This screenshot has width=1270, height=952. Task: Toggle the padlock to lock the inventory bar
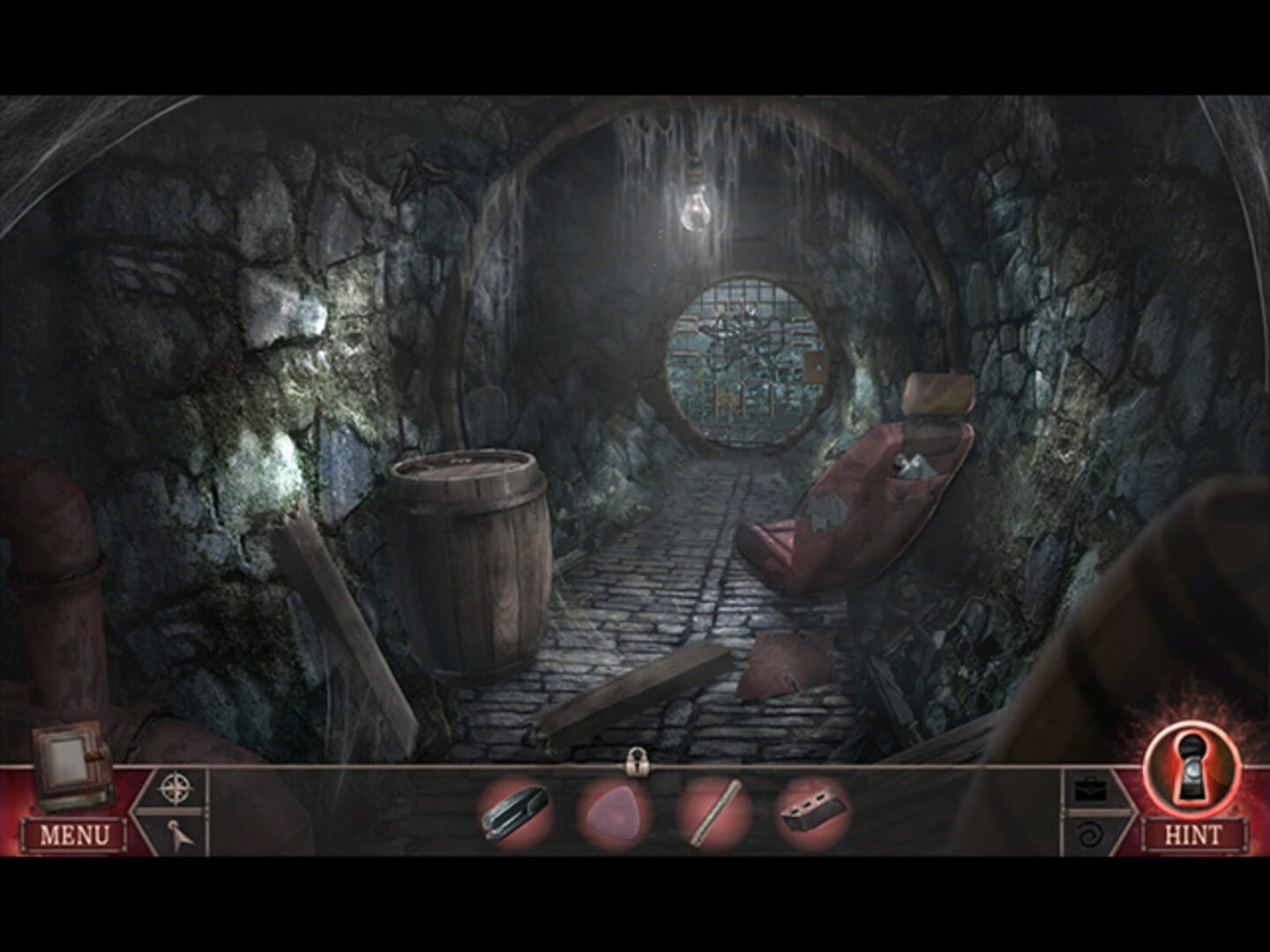[639, 764]
